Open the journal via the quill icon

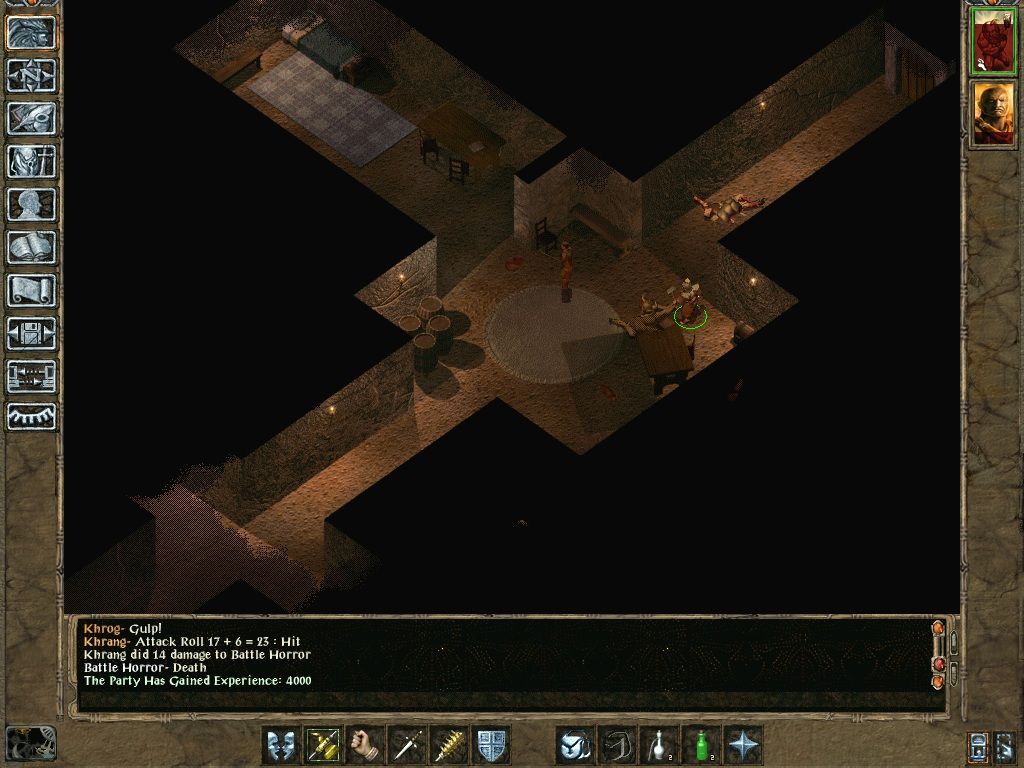(x=32, y=118)
